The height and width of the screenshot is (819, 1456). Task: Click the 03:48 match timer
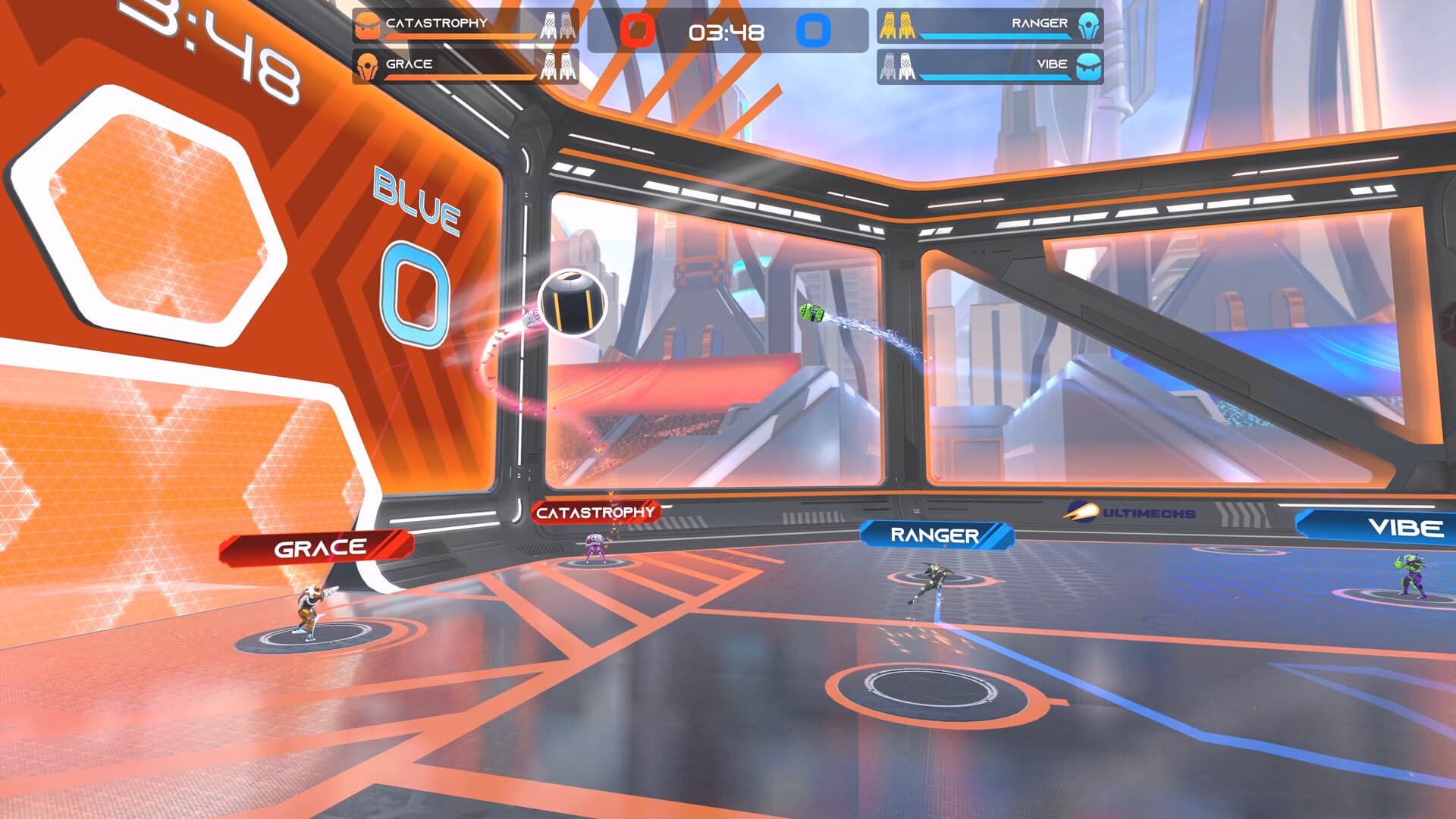tap(726, 33)
